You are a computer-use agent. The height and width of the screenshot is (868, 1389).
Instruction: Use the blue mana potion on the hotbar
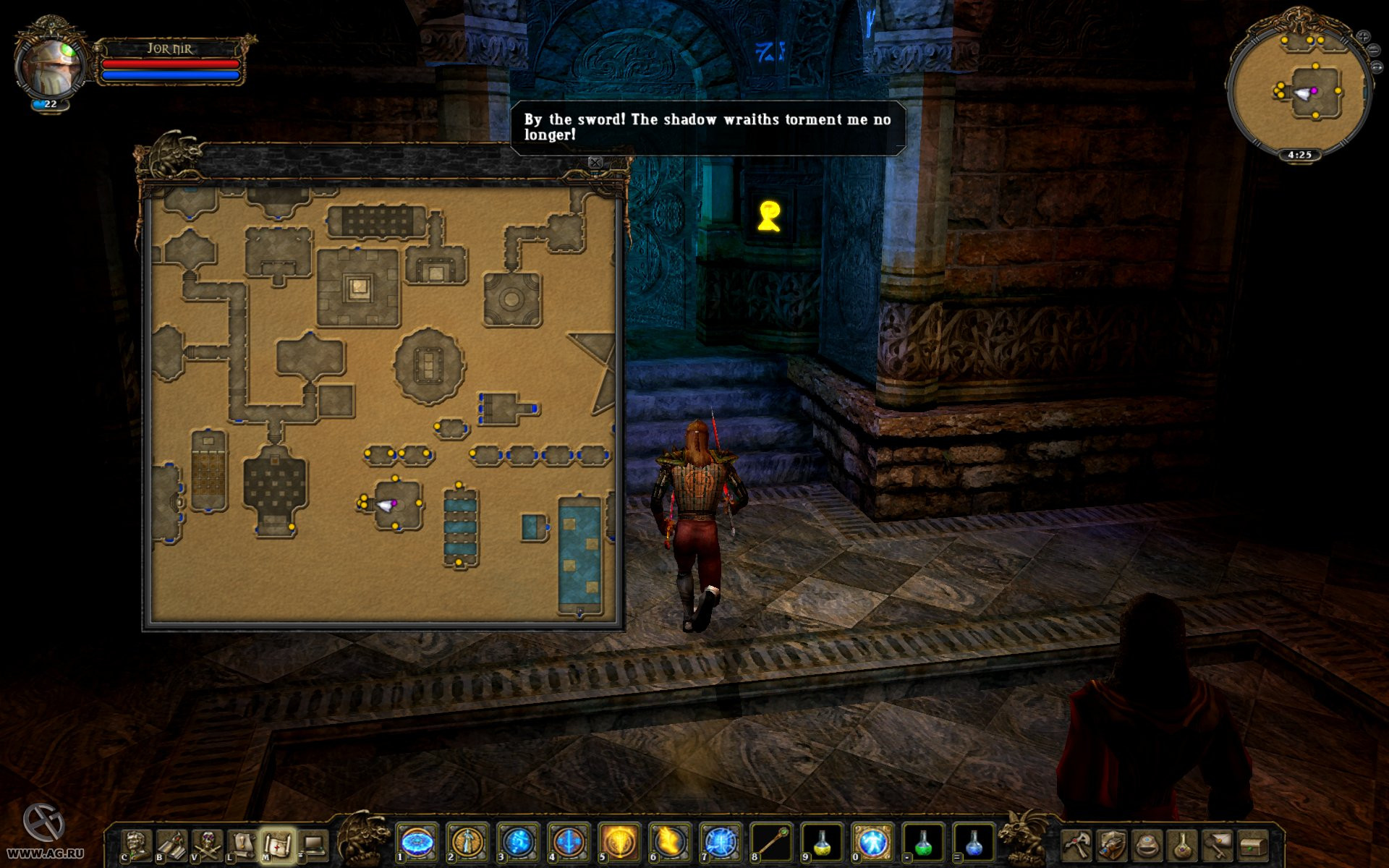click(974, 843)
